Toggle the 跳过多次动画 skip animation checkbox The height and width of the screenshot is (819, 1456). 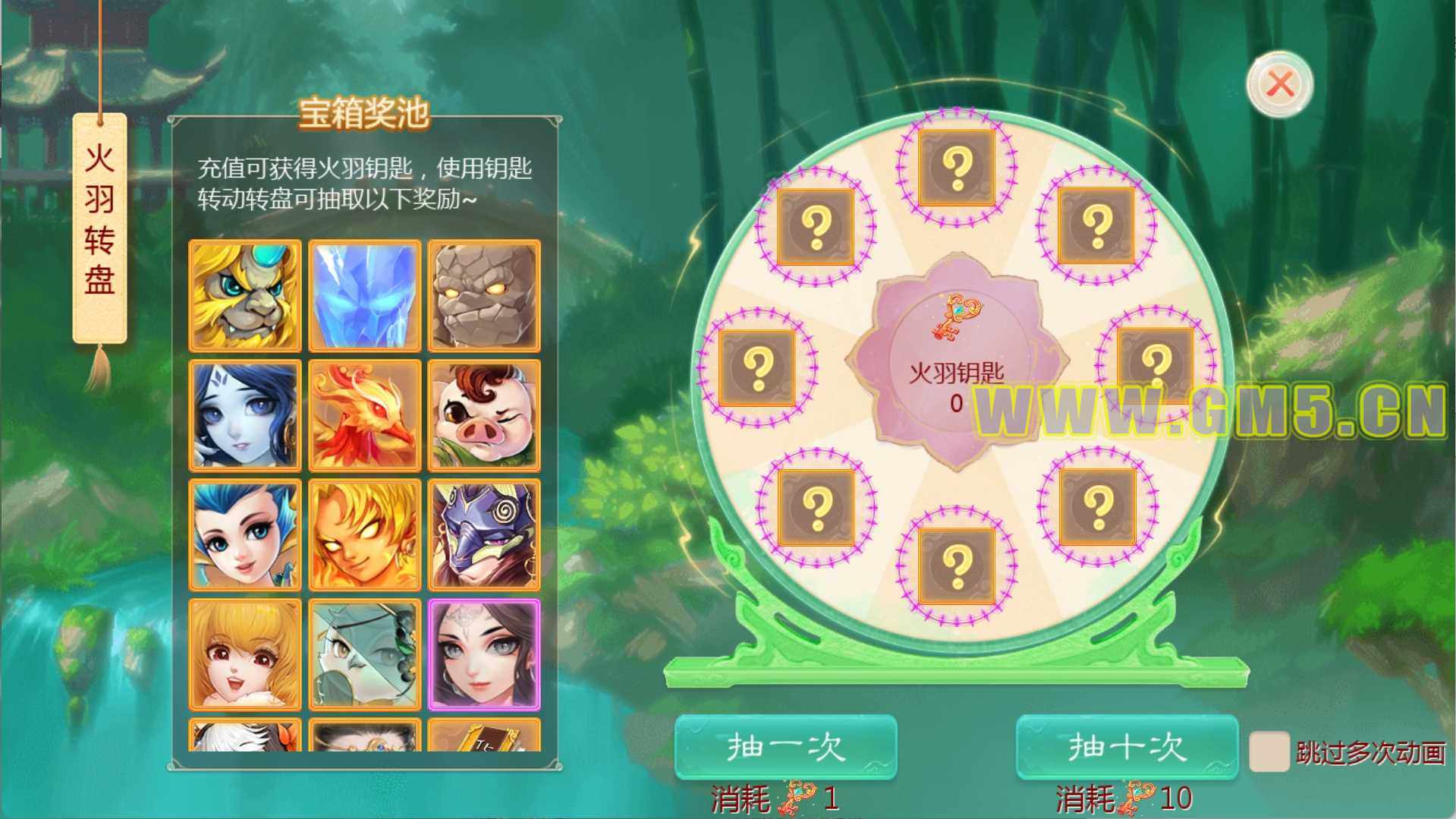1269,751
